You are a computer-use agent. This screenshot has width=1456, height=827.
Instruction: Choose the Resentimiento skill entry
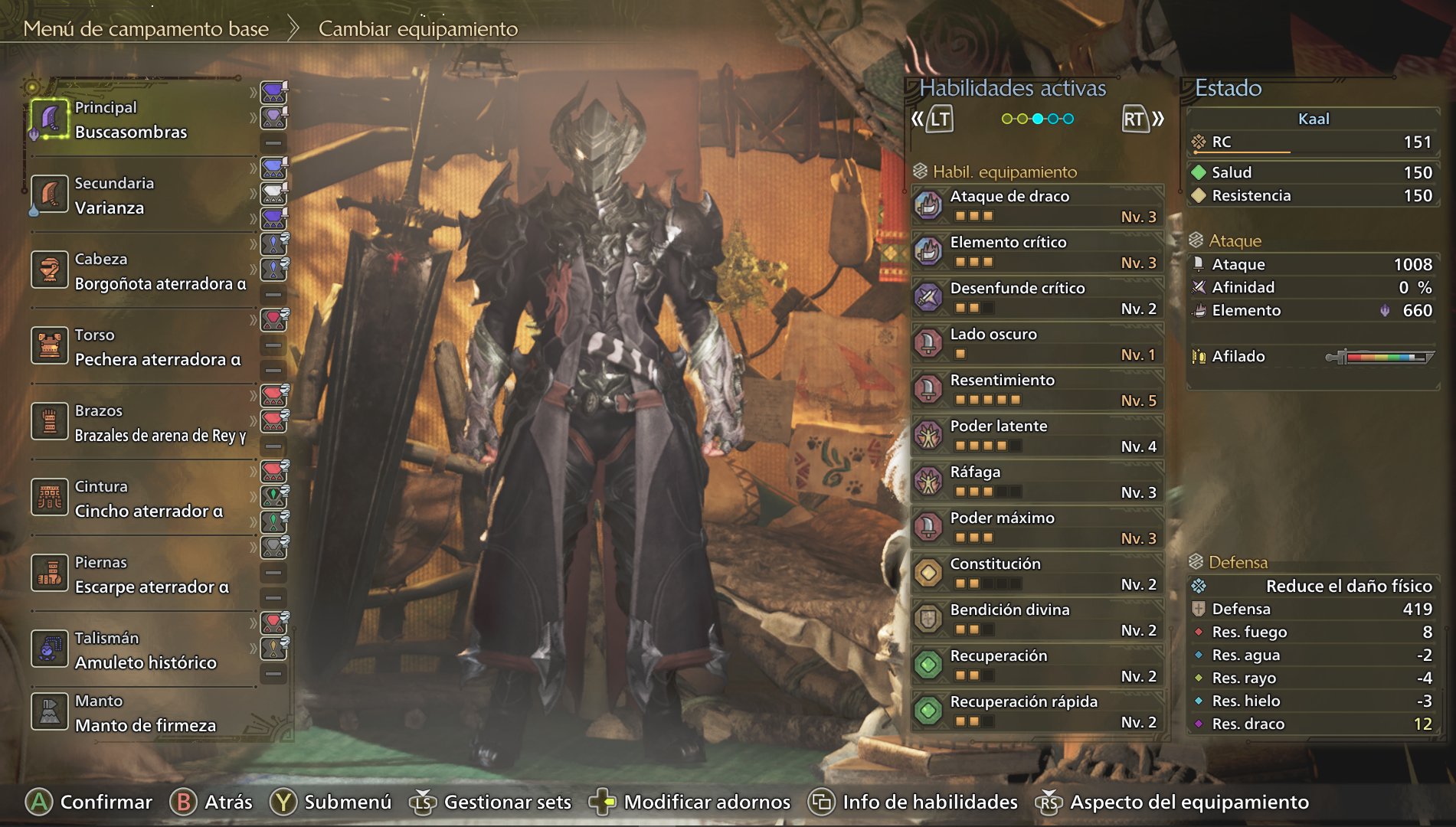coord(1038,390)
